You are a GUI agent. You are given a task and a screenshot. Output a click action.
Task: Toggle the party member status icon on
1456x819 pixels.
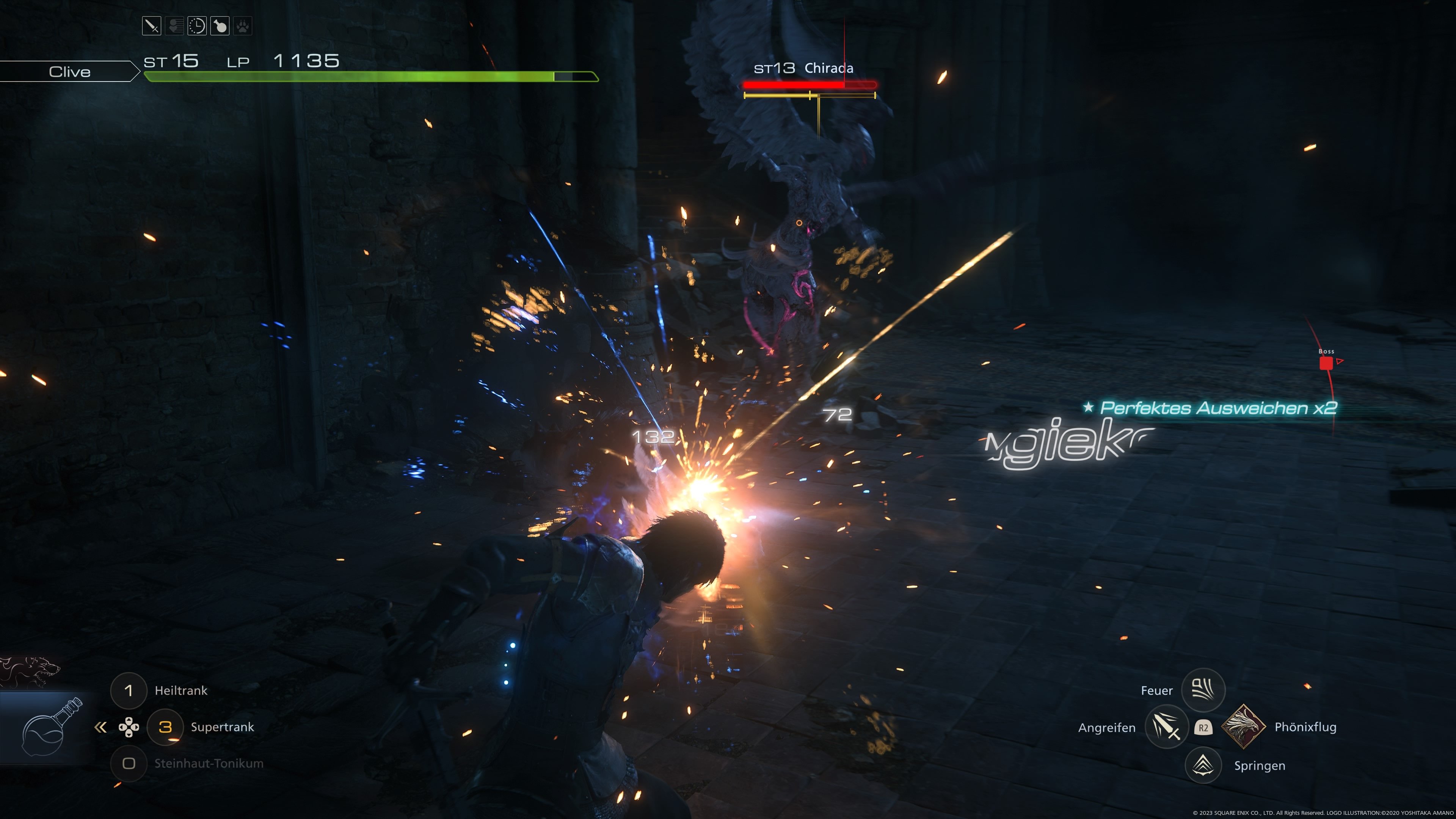[174, 25]
